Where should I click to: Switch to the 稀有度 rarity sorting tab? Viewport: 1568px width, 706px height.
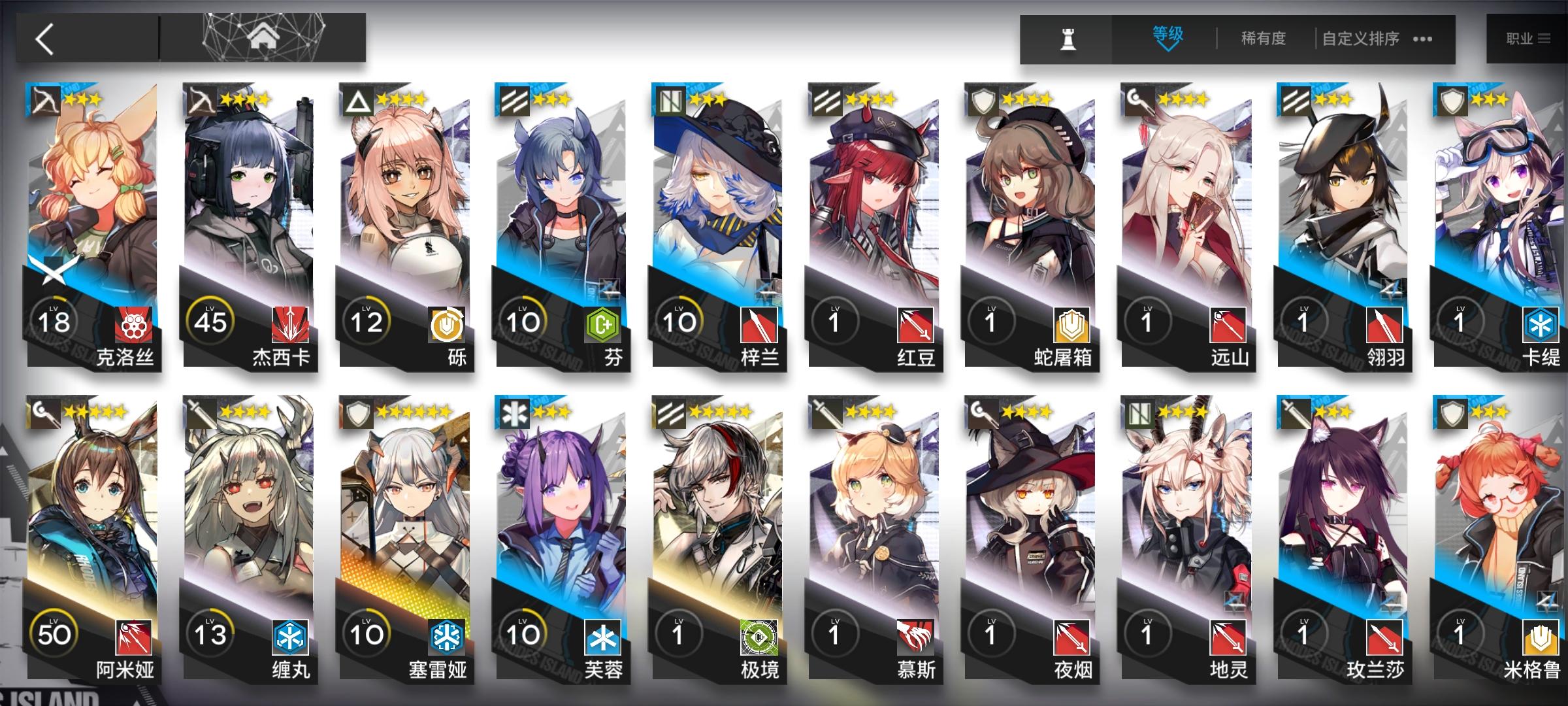[1263, 37]
